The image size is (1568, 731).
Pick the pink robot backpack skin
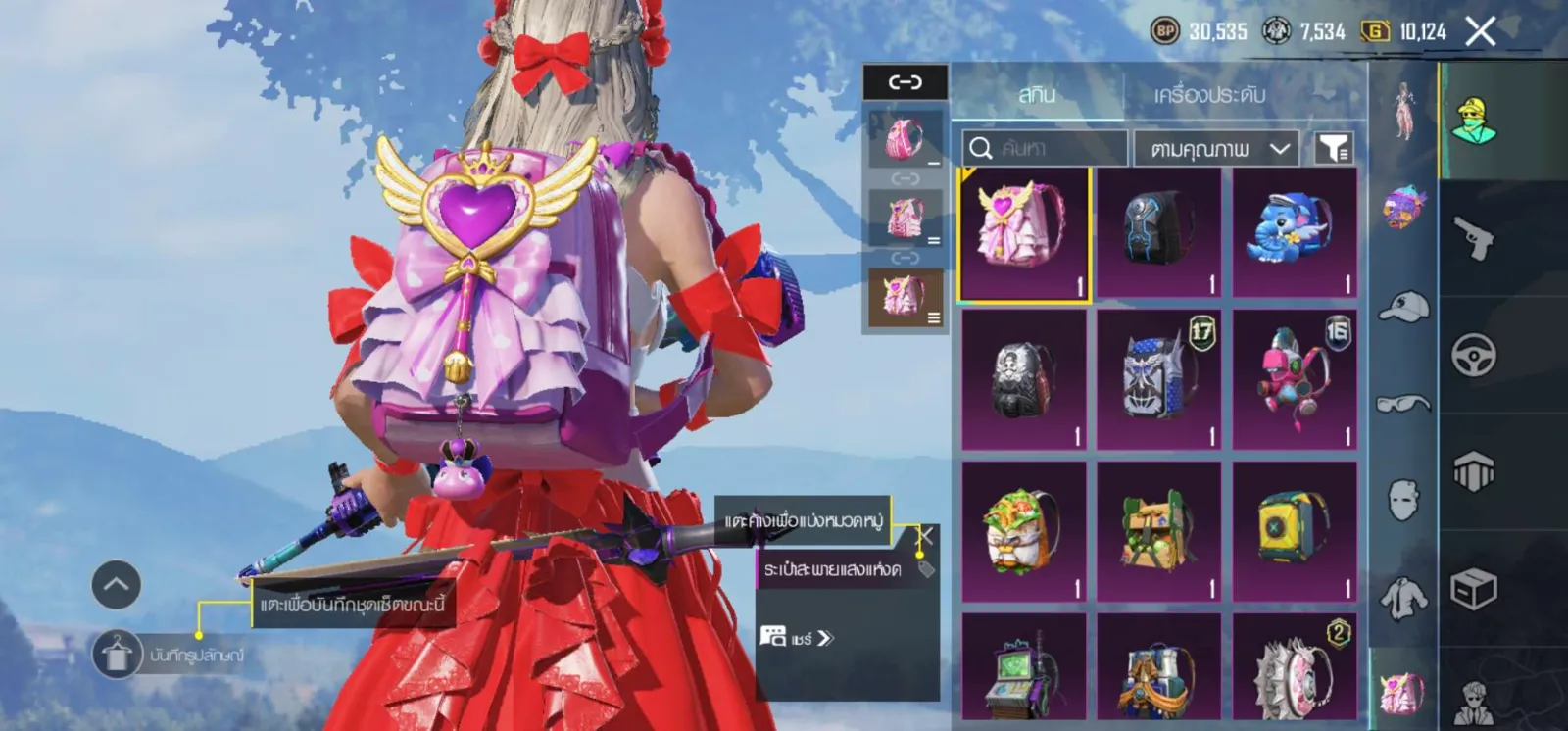click(1294, 380)
